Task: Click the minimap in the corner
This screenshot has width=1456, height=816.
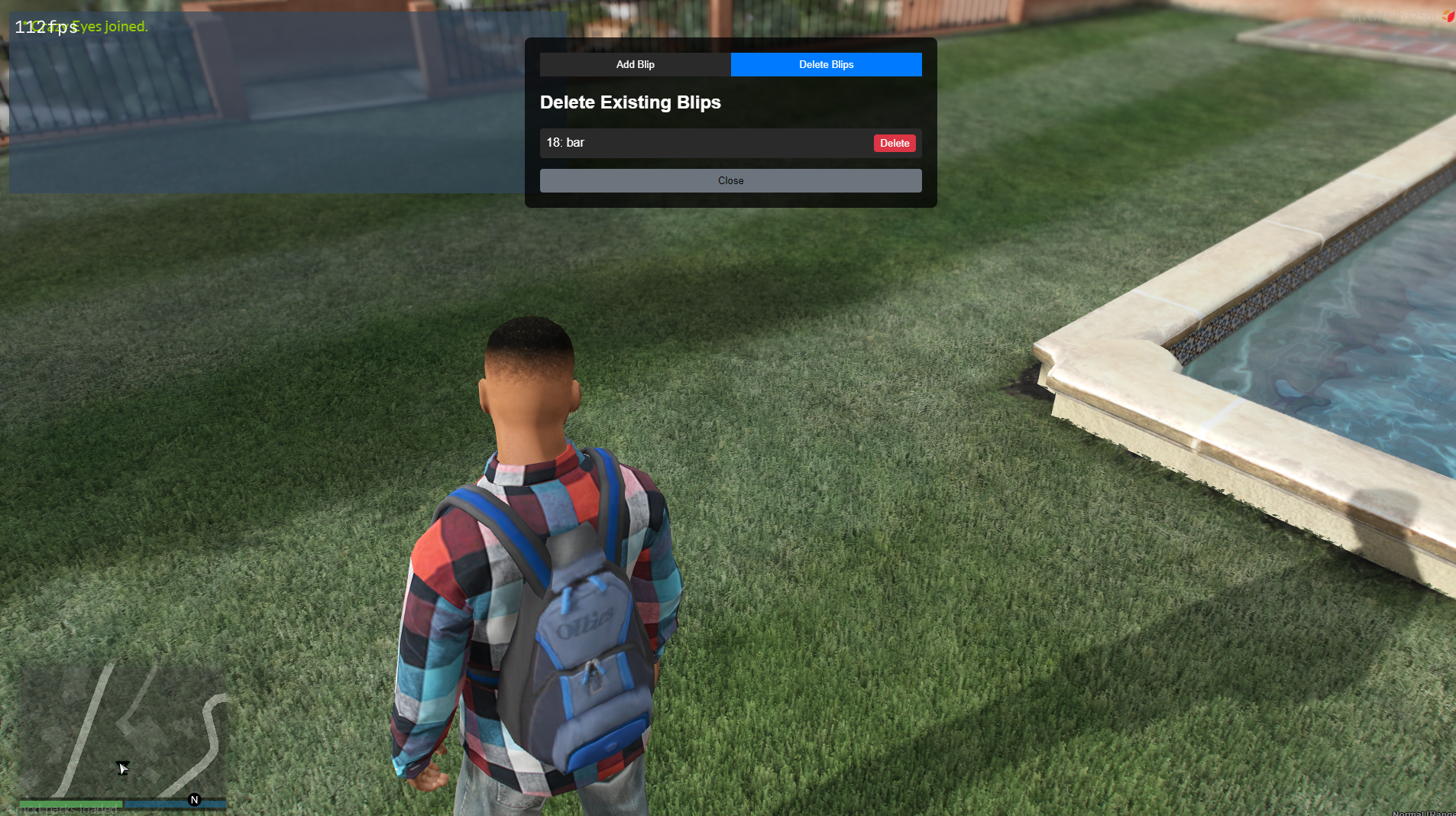Action: tap(122, 730)
